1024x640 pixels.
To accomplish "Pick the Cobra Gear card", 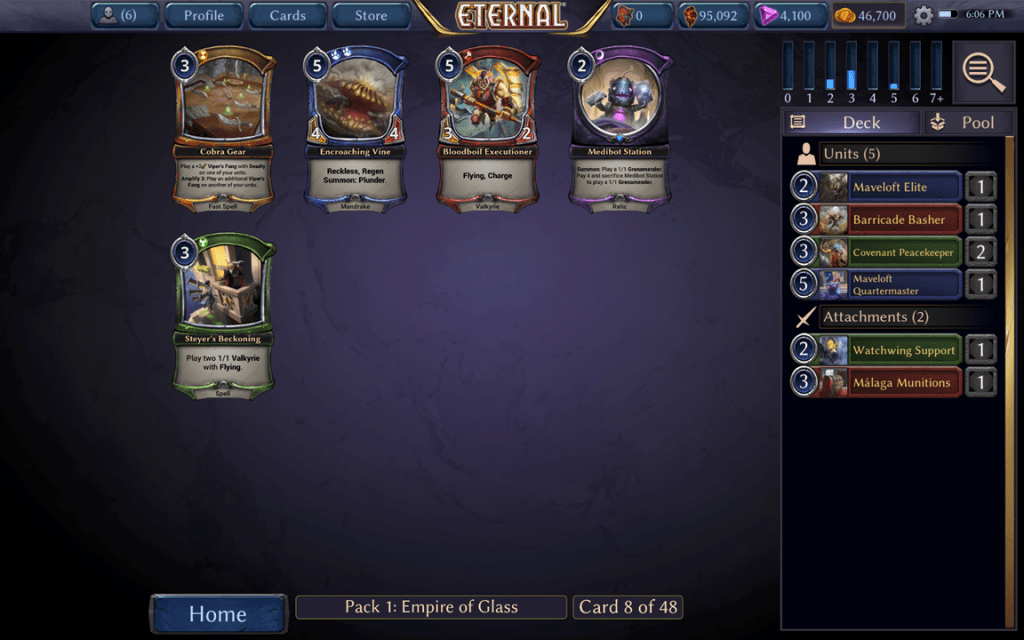I will coord(224,126).
